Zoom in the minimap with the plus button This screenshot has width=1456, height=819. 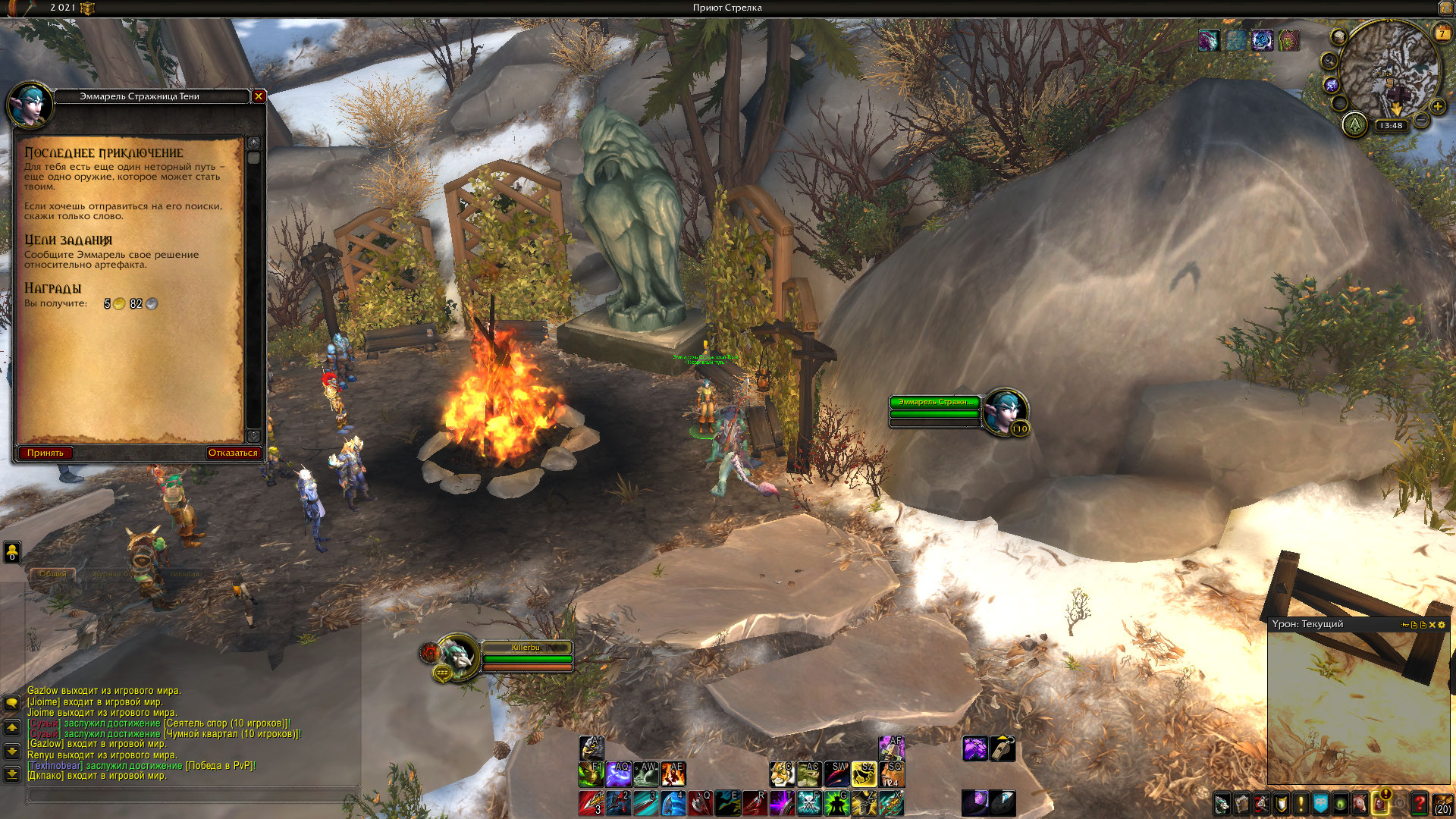(x=1437, y=107)
